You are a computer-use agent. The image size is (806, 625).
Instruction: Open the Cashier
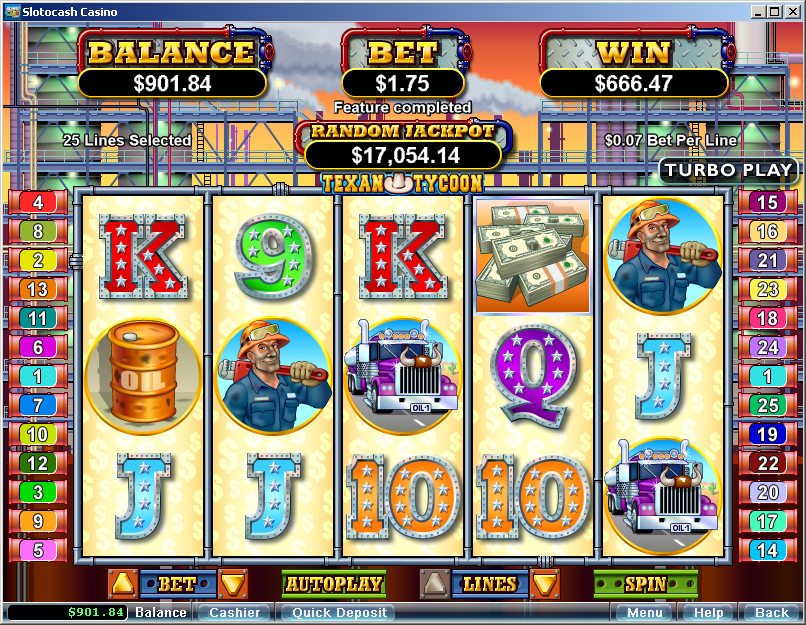tap(234, 613)
